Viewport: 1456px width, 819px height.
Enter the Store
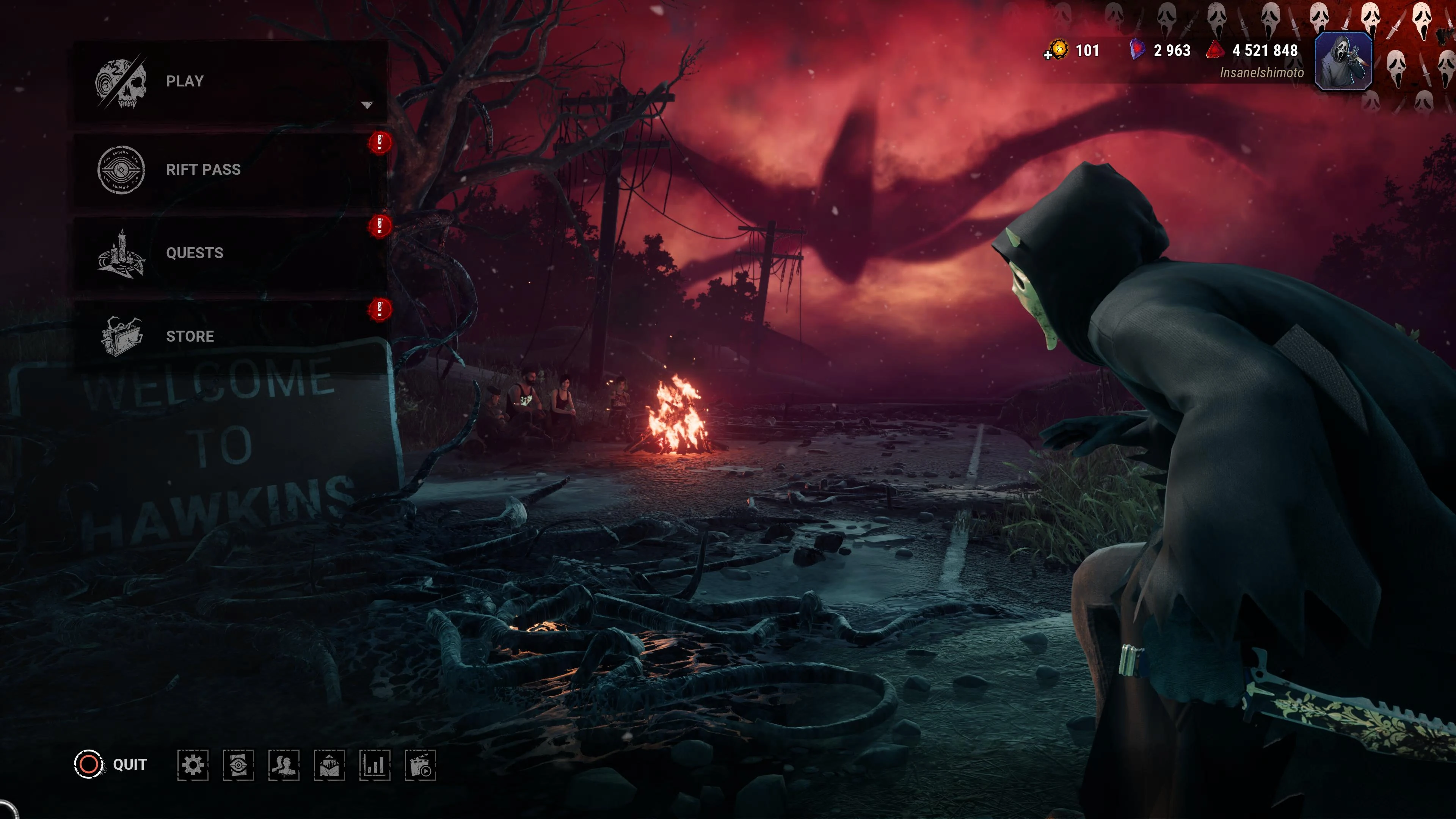[226, 336]
